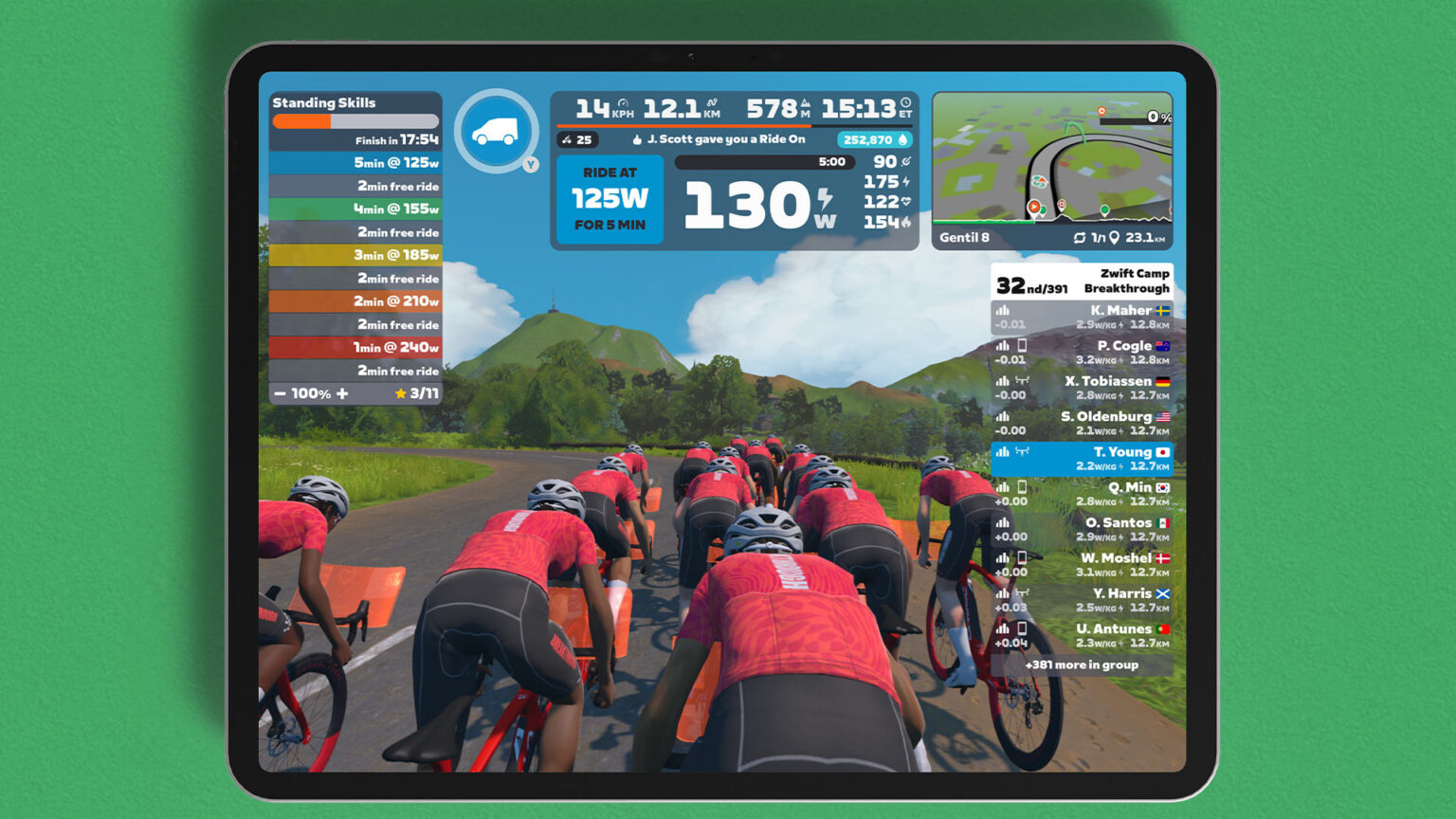Viewport: 1456px width, 819px height.
Task: Click the elevation mountain icon beside 578 M
Action: click(x=804, y=104)
